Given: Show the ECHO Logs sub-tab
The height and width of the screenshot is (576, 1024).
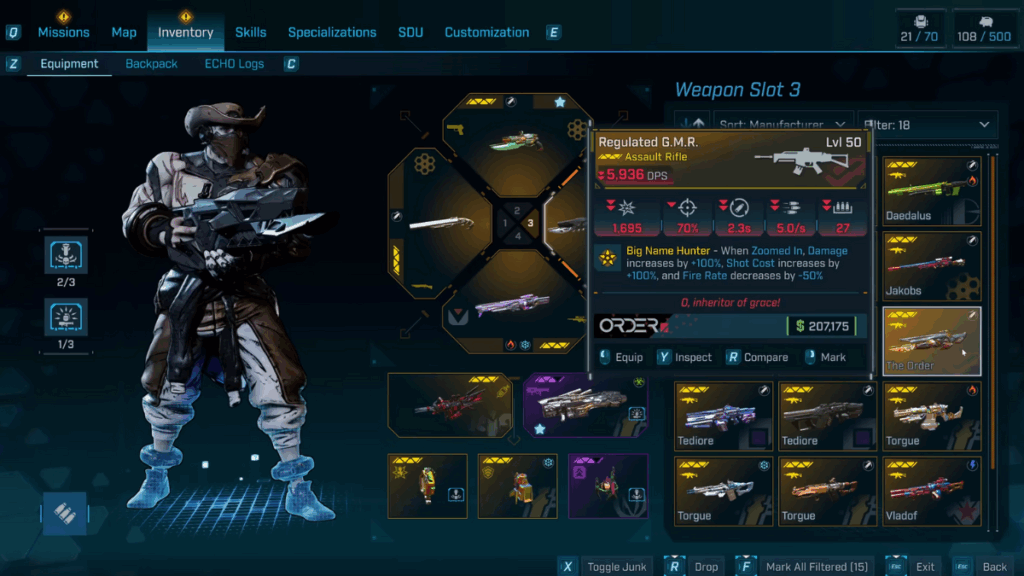Looking at the screenshot, I should pos(234,64).
